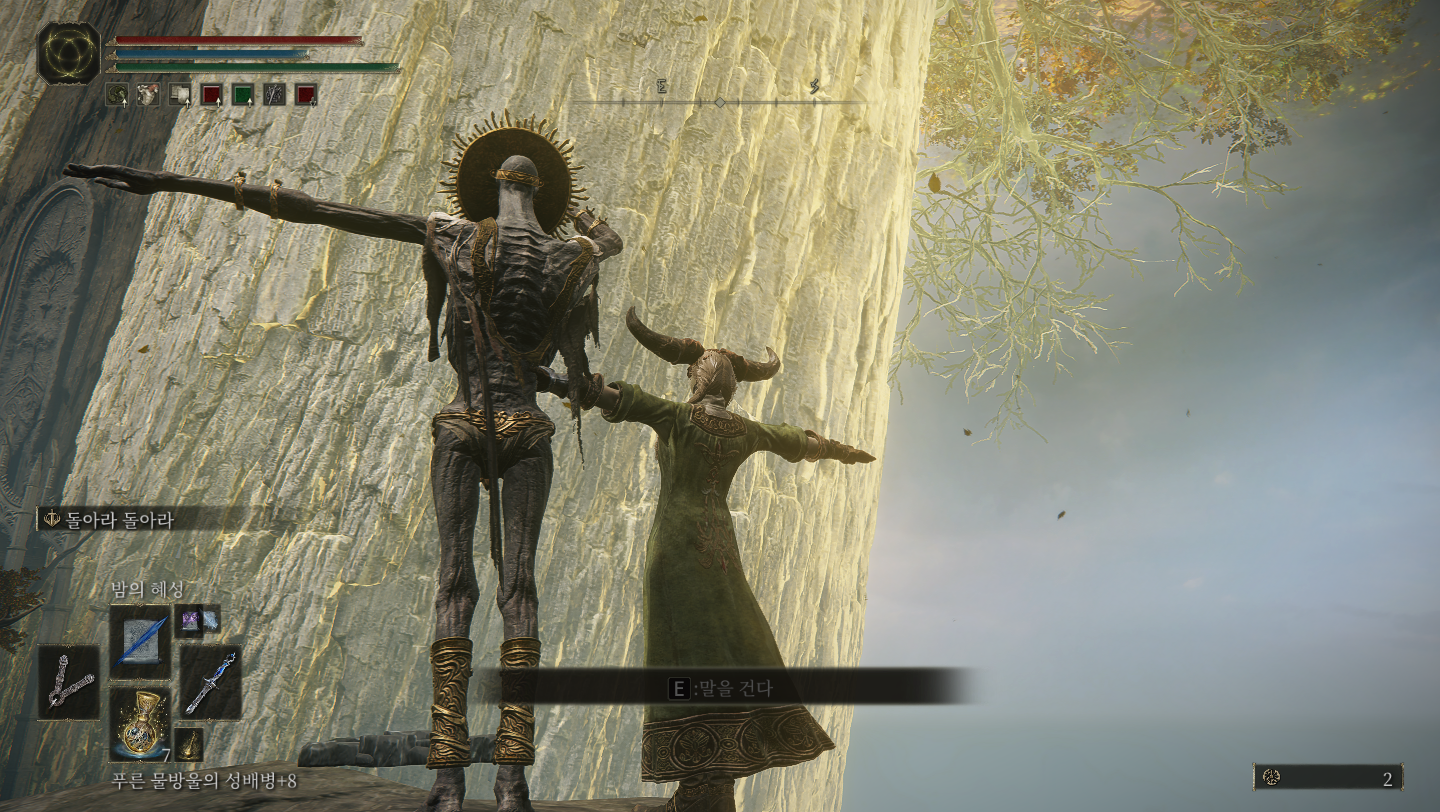Click the gray squares buff icon
The width and height of the screenshot is (1440, 812).
tap(180, 94)
